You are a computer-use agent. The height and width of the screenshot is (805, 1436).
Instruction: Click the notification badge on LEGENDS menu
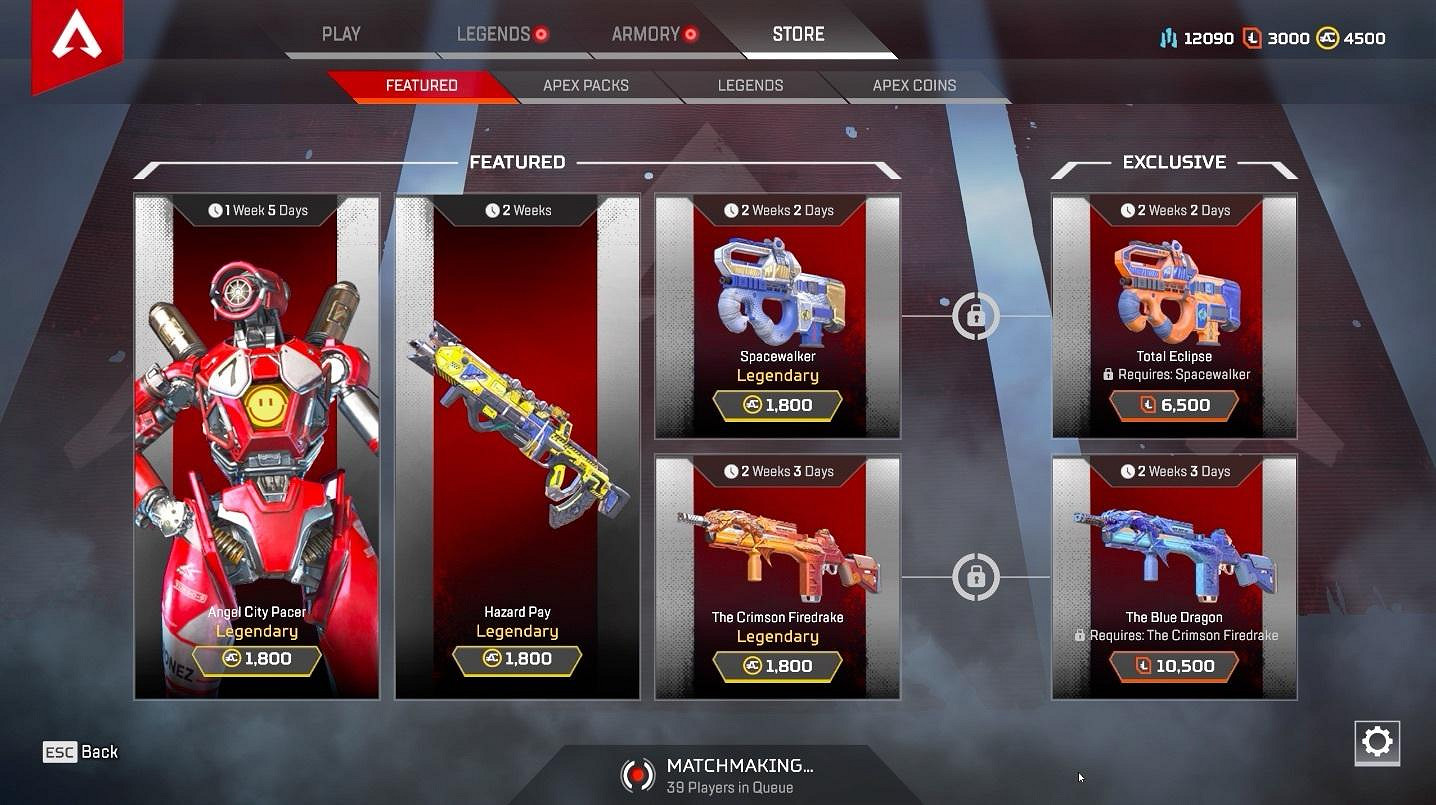tap(541, 33)
